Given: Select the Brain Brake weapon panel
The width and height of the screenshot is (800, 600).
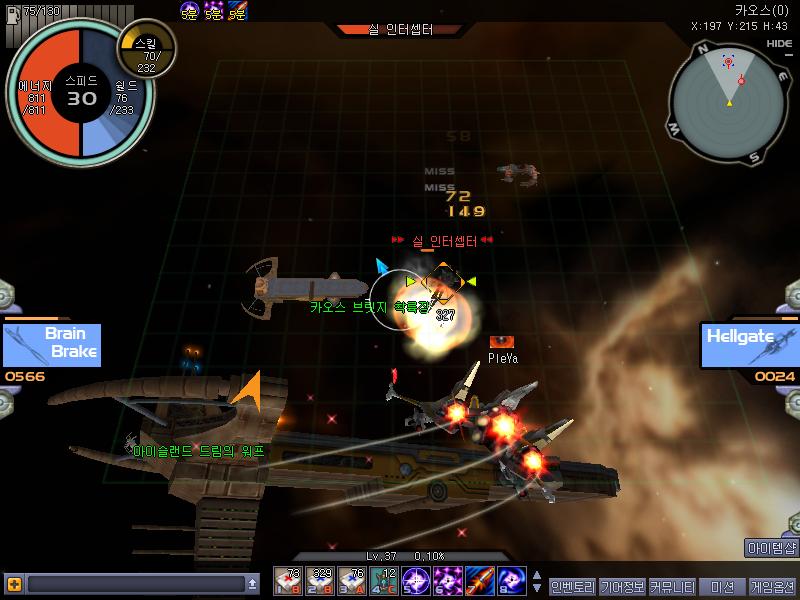Looking at the screenshot, I should (52, 344).
